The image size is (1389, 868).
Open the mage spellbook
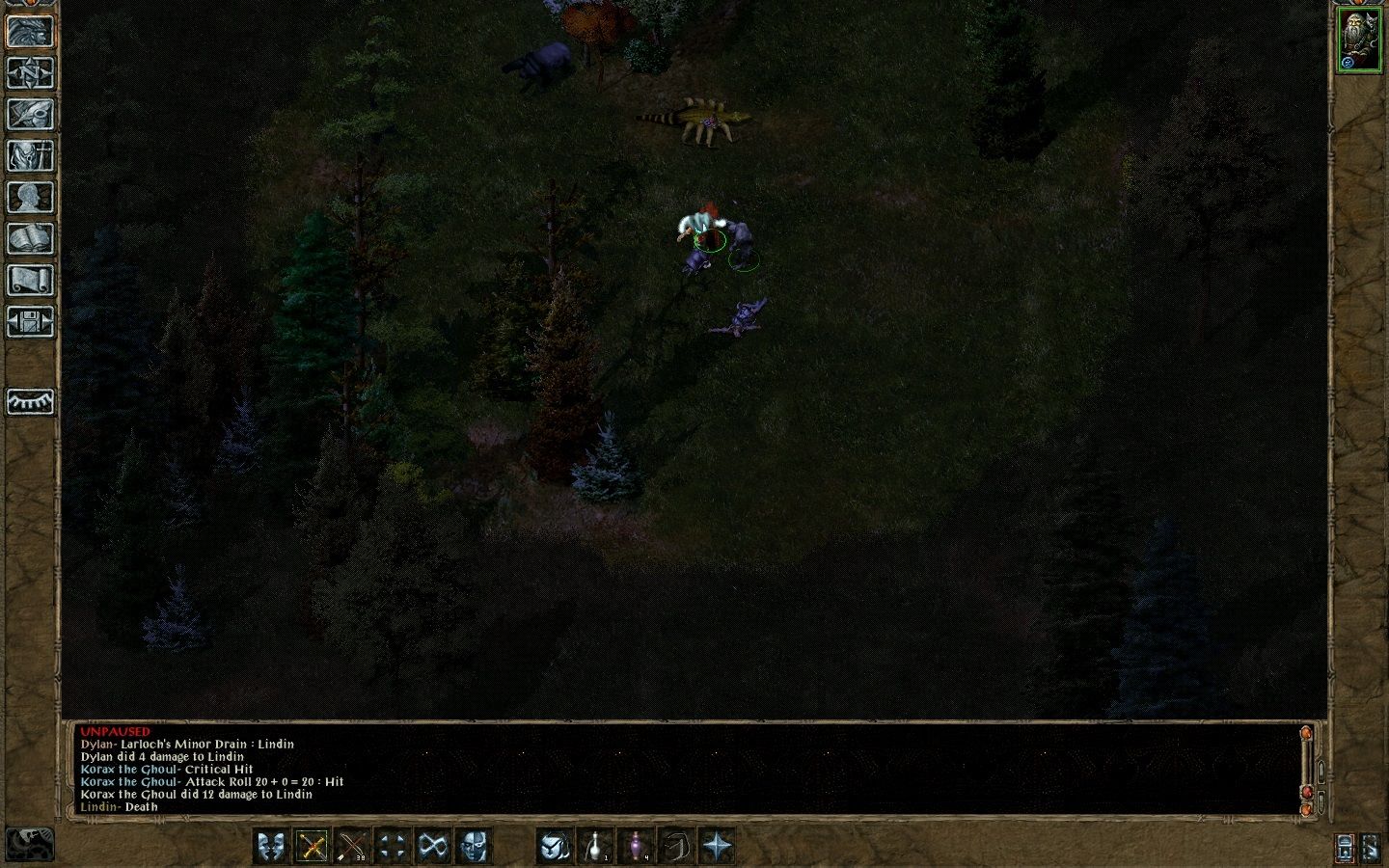point(30,236)
